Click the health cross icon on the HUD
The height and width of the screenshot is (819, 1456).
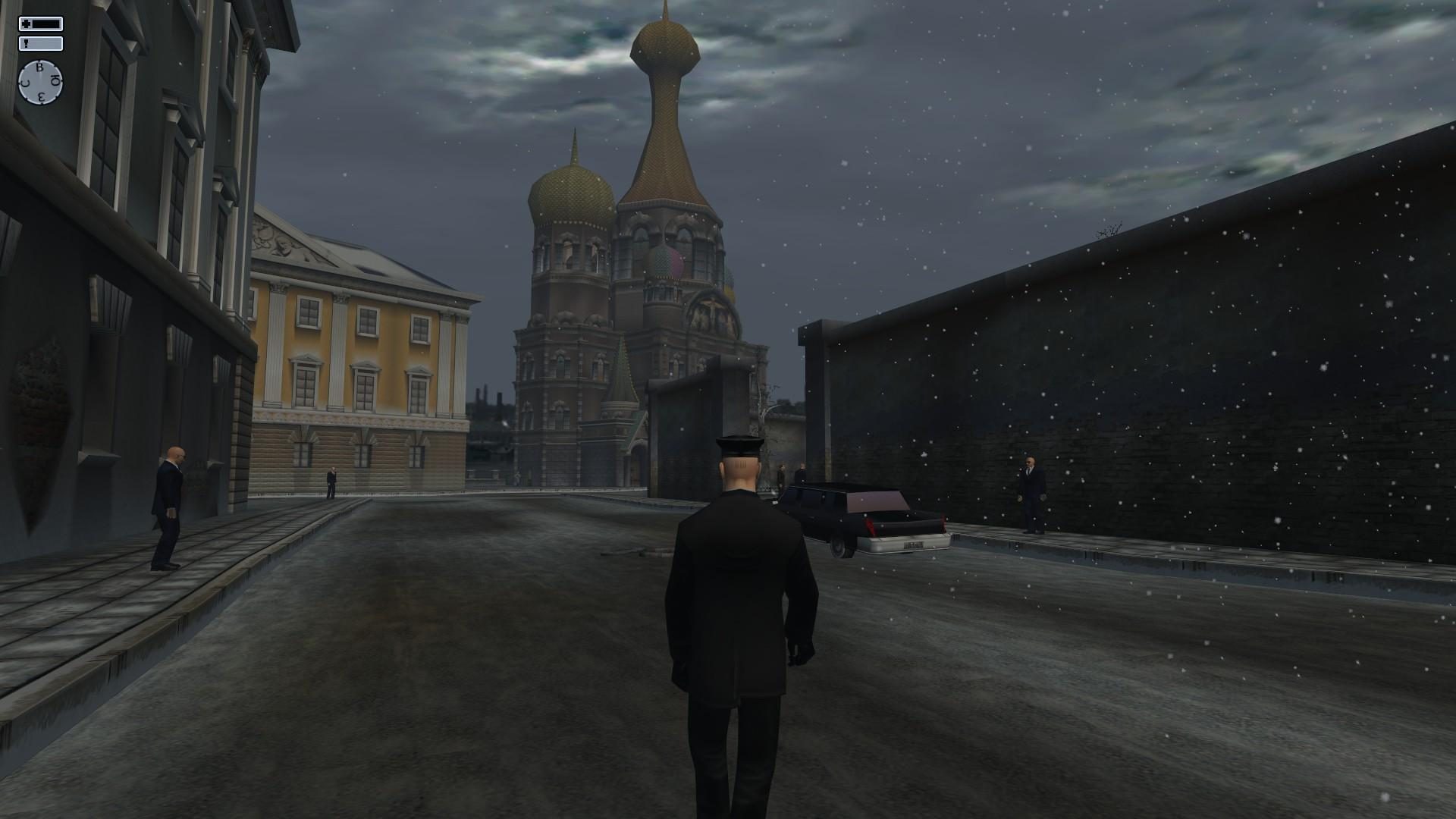(x=27, y=24)
